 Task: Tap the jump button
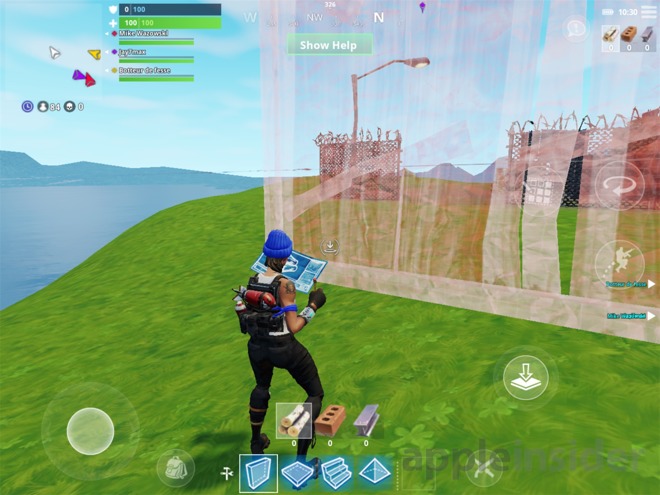click(619, 263)
